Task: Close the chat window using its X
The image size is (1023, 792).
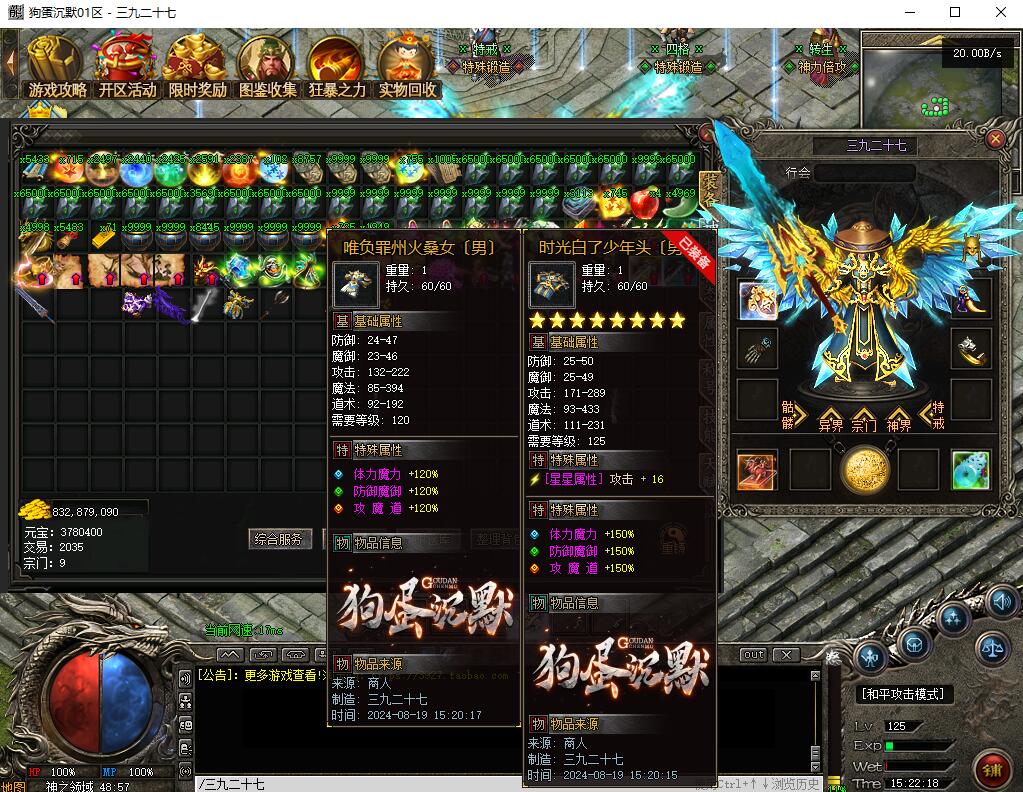Action: point(786,655)
